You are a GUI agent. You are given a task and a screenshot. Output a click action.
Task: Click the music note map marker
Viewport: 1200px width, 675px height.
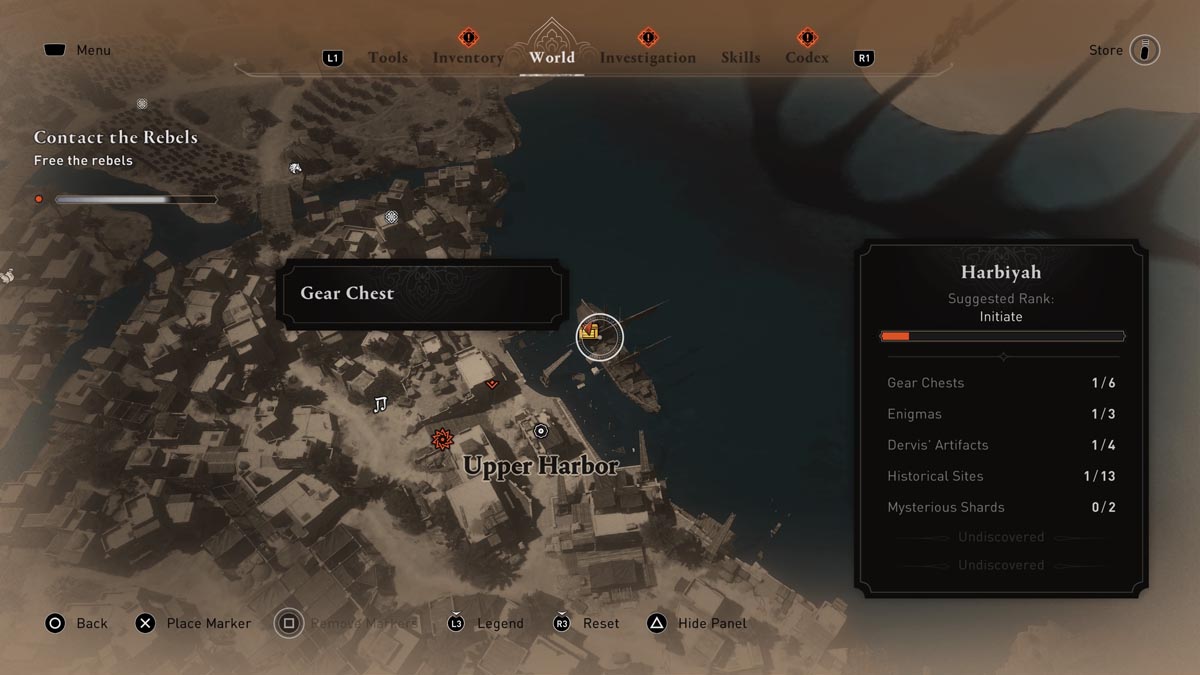(379, 404)
